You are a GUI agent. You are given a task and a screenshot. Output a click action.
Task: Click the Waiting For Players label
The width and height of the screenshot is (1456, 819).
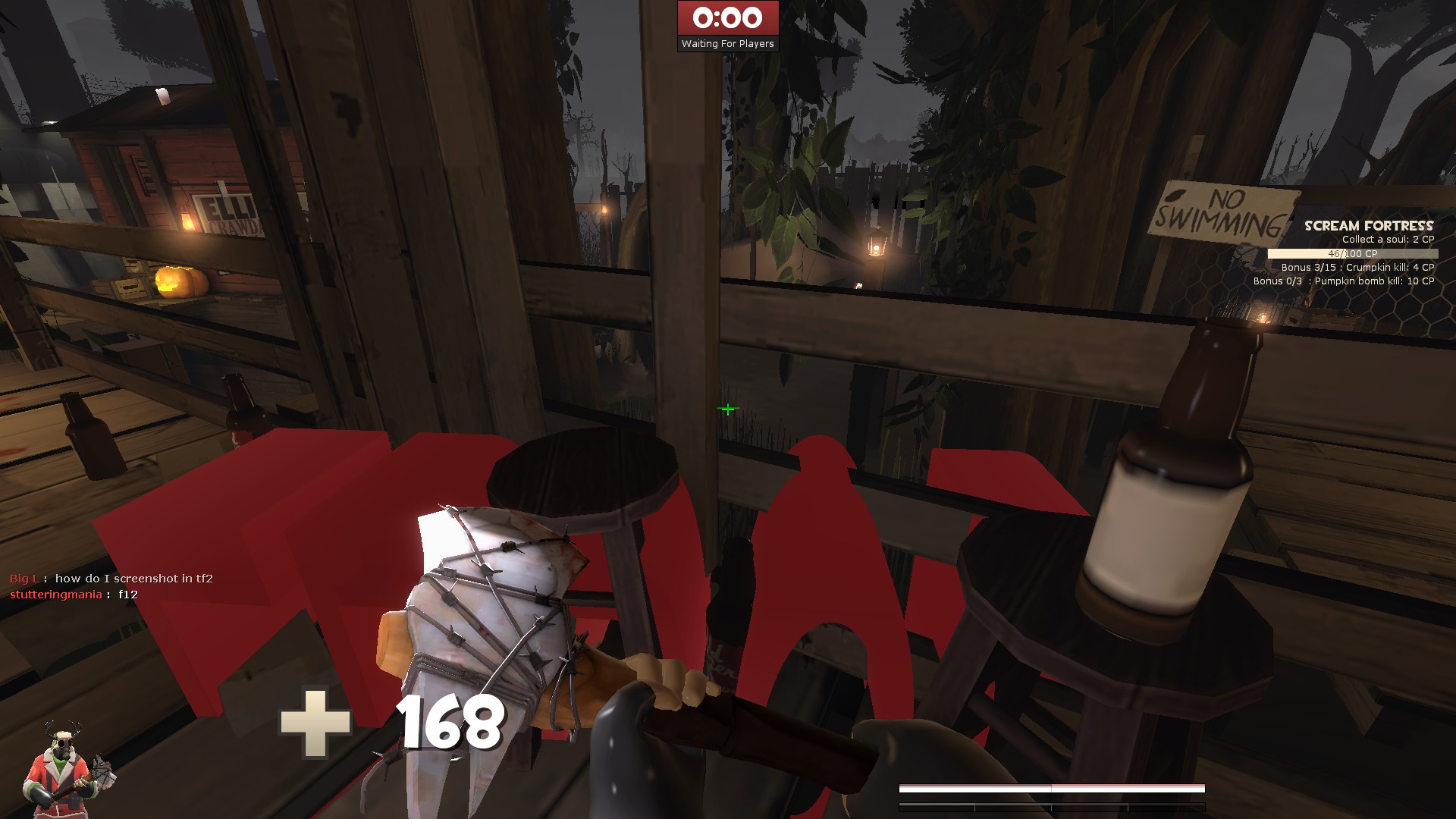point(727,43)
